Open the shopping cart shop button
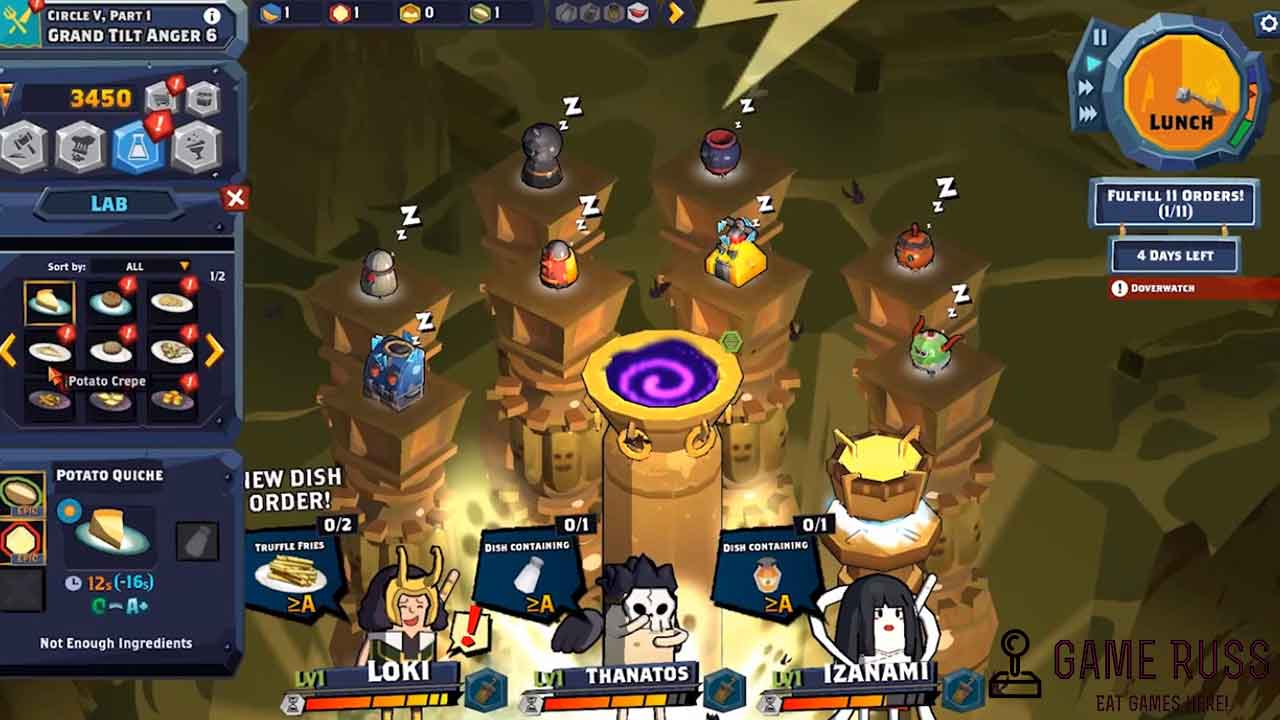1280x720 pixels. [162, 98]
